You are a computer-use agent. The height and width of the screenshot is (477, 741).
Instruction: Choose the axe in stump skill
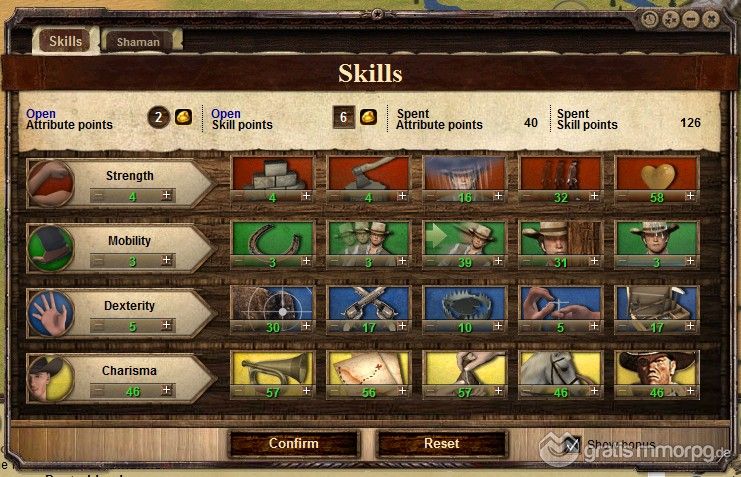point(369,173)
